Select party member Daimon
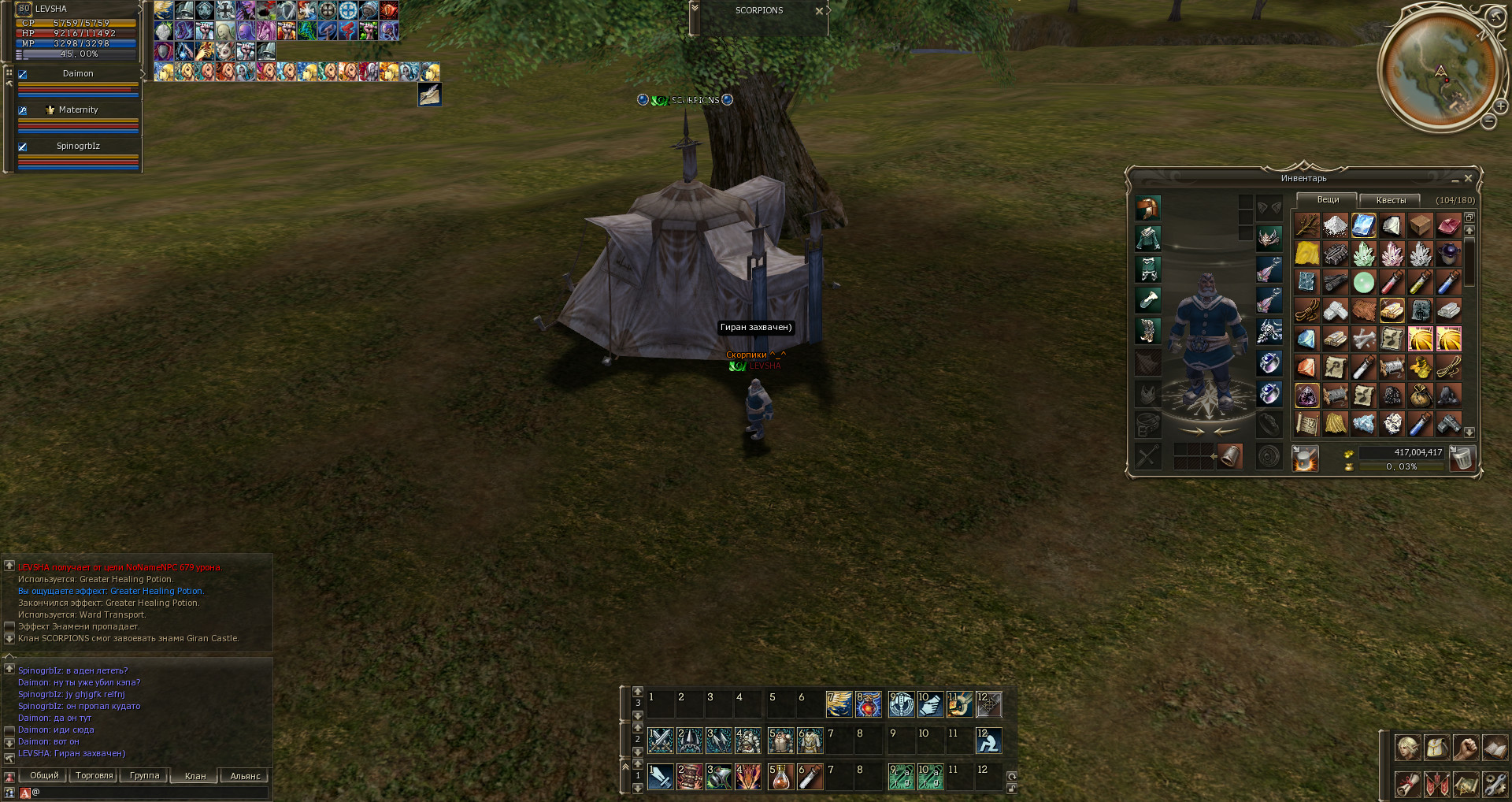 77,74
